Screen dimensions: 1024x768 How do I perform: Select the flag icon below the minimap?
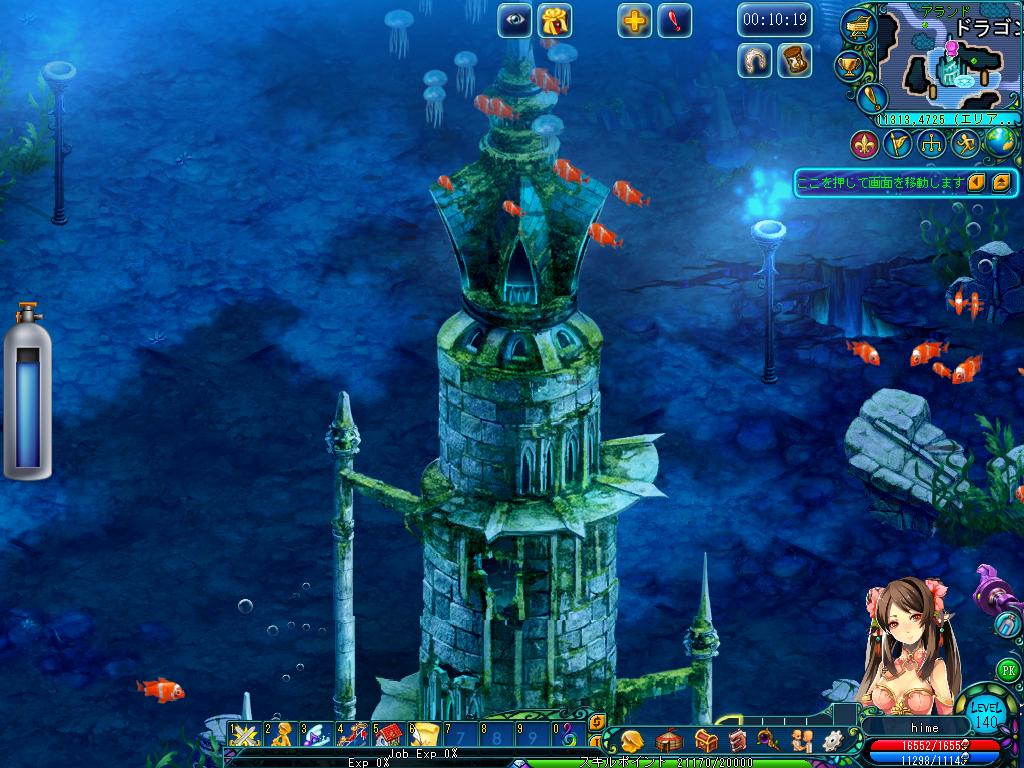pyautogui.click(x=897, y=144)
